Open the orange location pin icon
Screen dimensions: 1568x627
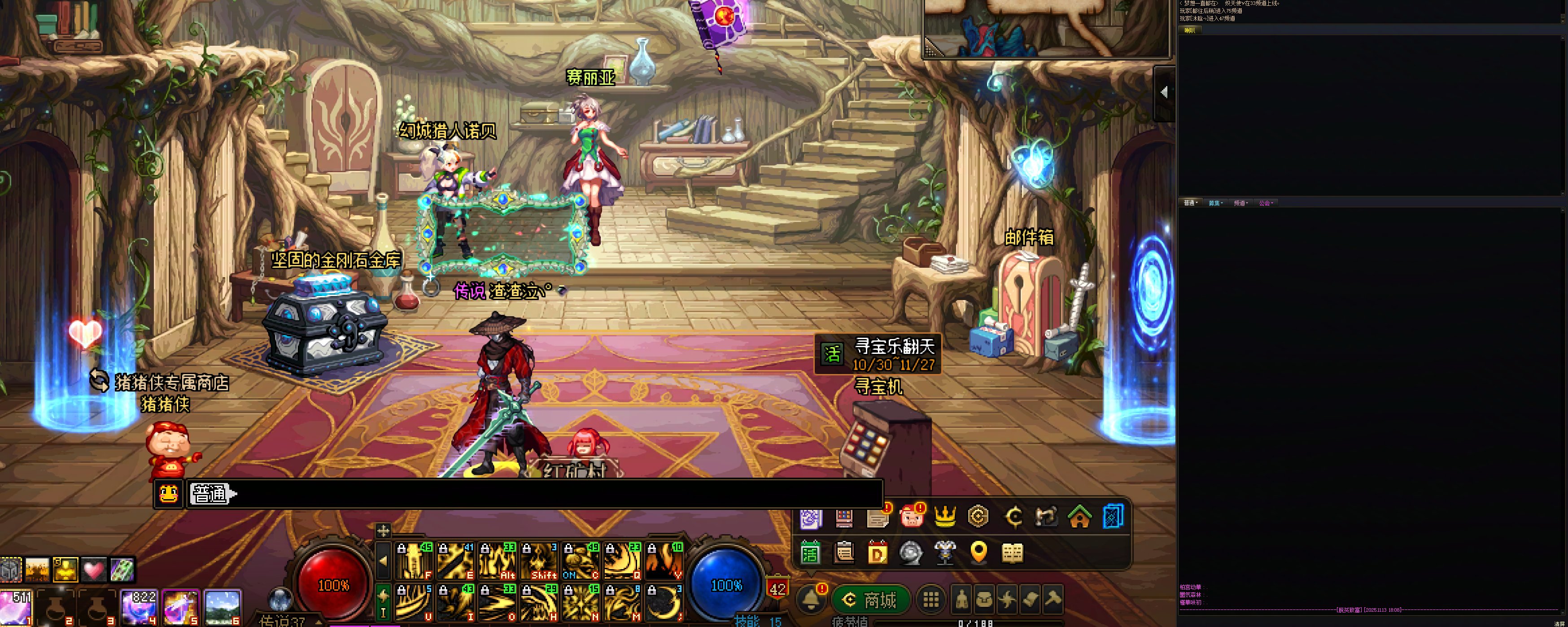(978, 553)
